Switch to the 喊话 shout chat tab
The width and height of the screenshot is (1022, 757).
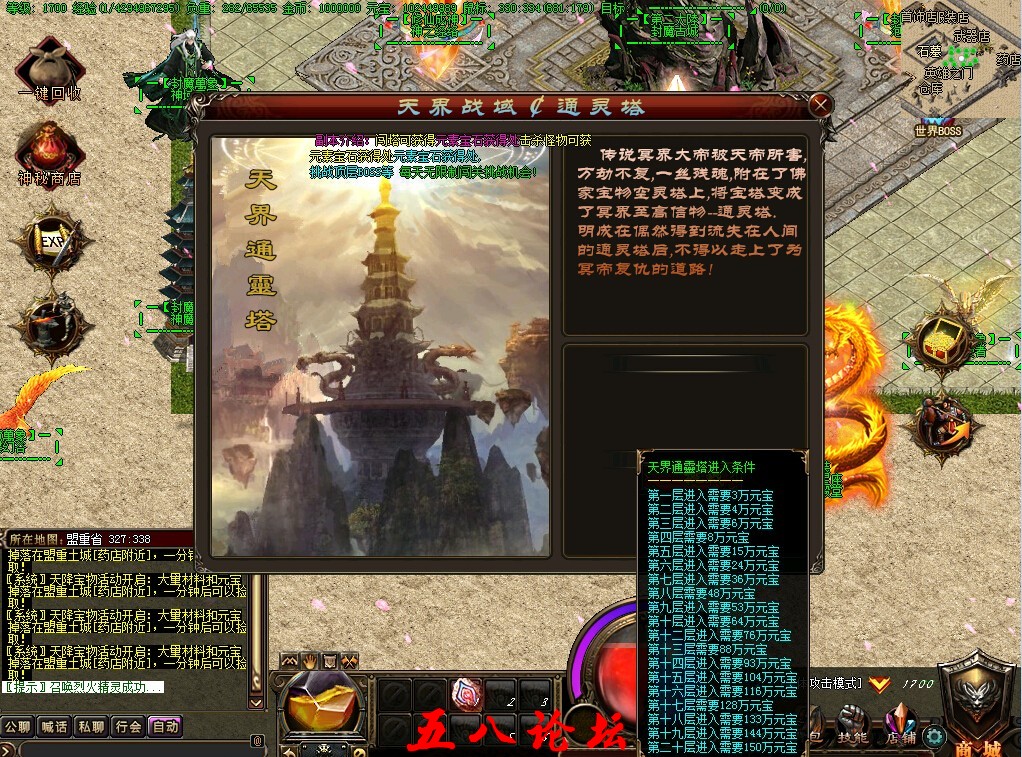54,727
